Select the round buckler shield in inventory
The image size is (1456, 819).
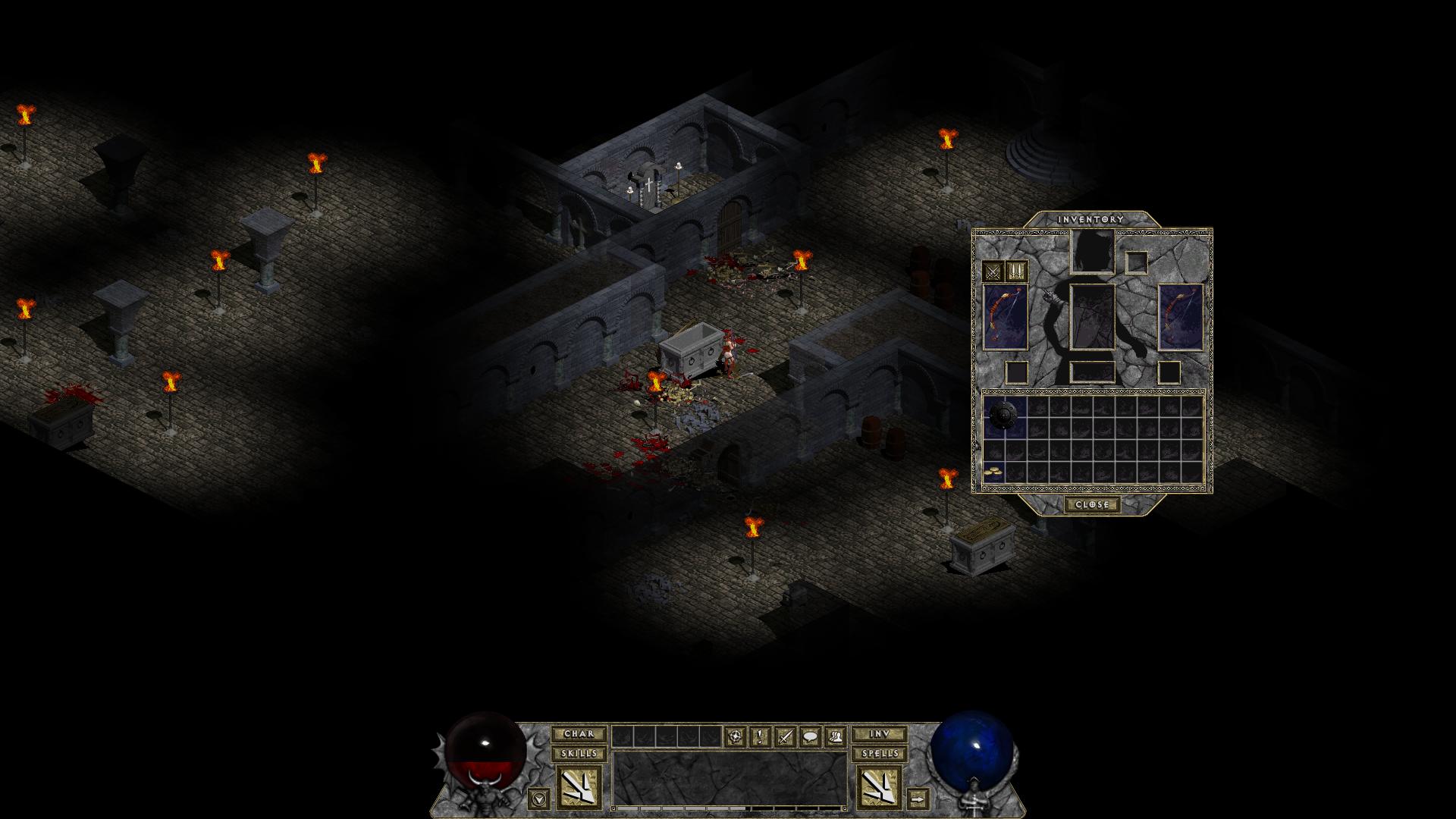coord(1006,416)
